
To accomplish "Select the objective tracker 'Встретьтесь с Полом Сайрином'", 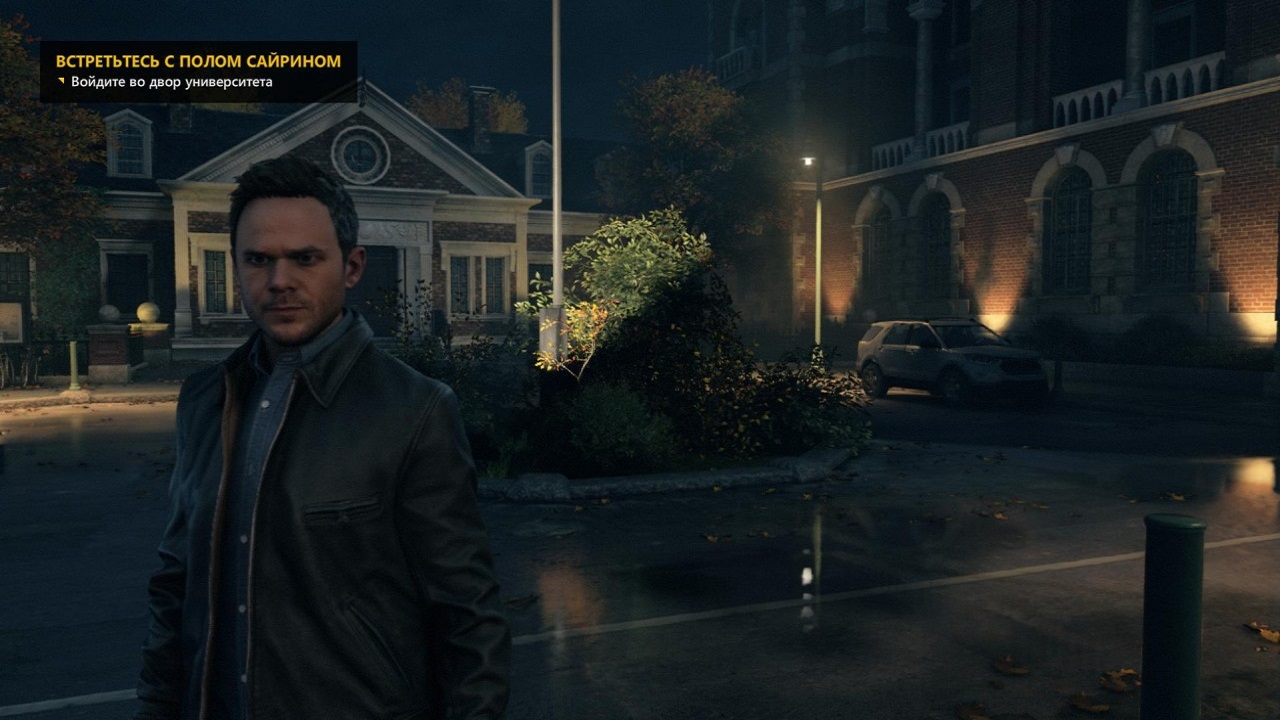I will pyautogui.click(x=198, y=61).
